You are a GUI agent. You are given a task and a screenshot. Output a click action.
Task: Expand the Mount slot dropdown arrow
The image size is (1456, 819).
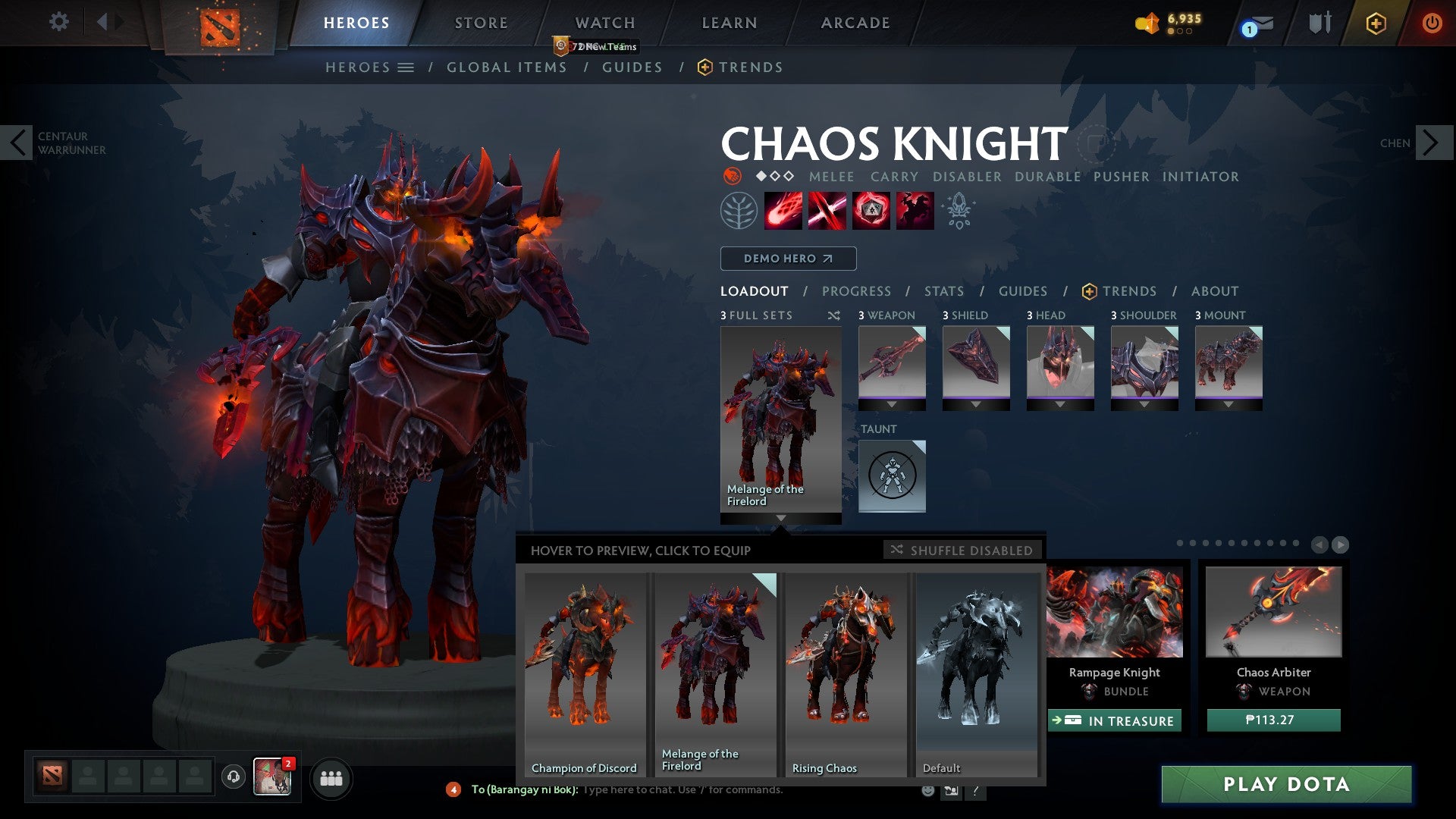click(1228, 405)
